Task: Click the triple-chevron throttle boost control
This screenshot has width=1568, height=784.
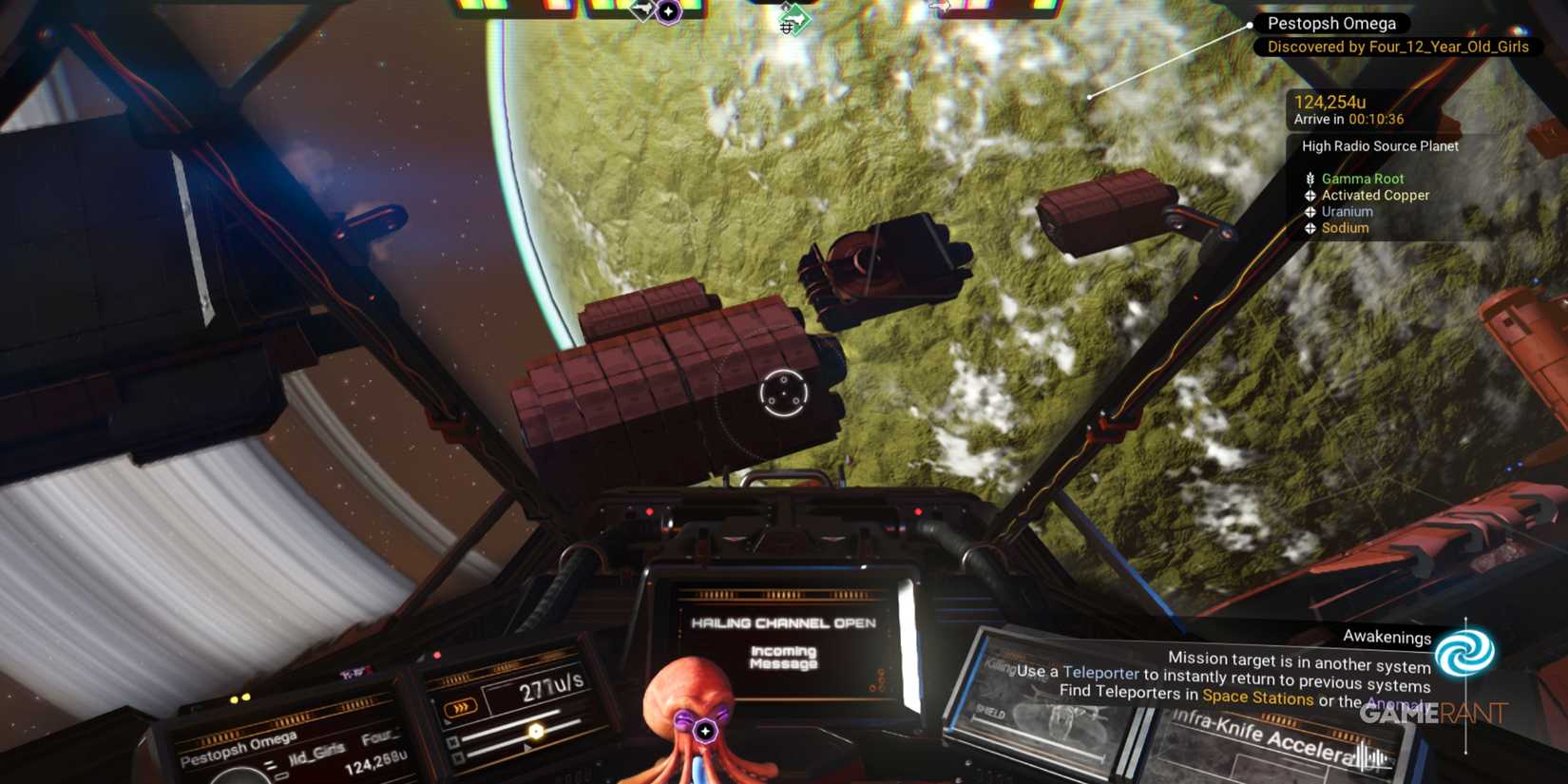Action: click(x=461, y=706)
